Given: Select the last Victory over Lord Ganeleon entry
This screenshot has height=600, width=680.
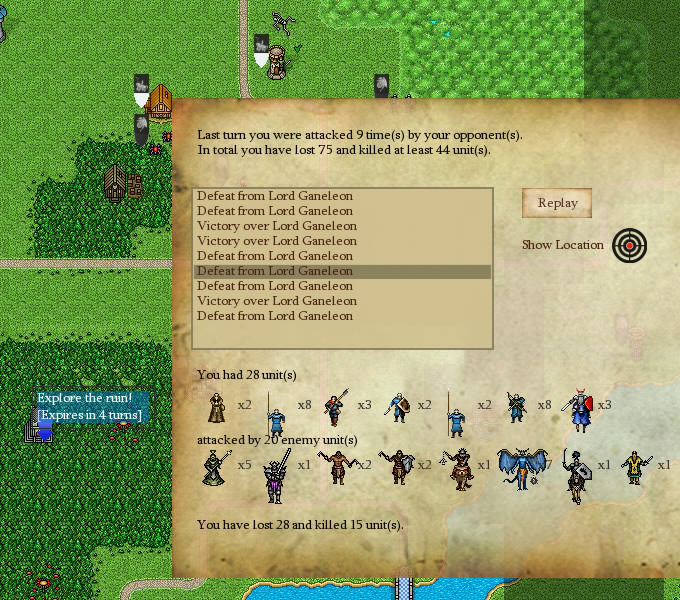Looking at the screenshot, I should pyautogui.click(x=277, y=301).
